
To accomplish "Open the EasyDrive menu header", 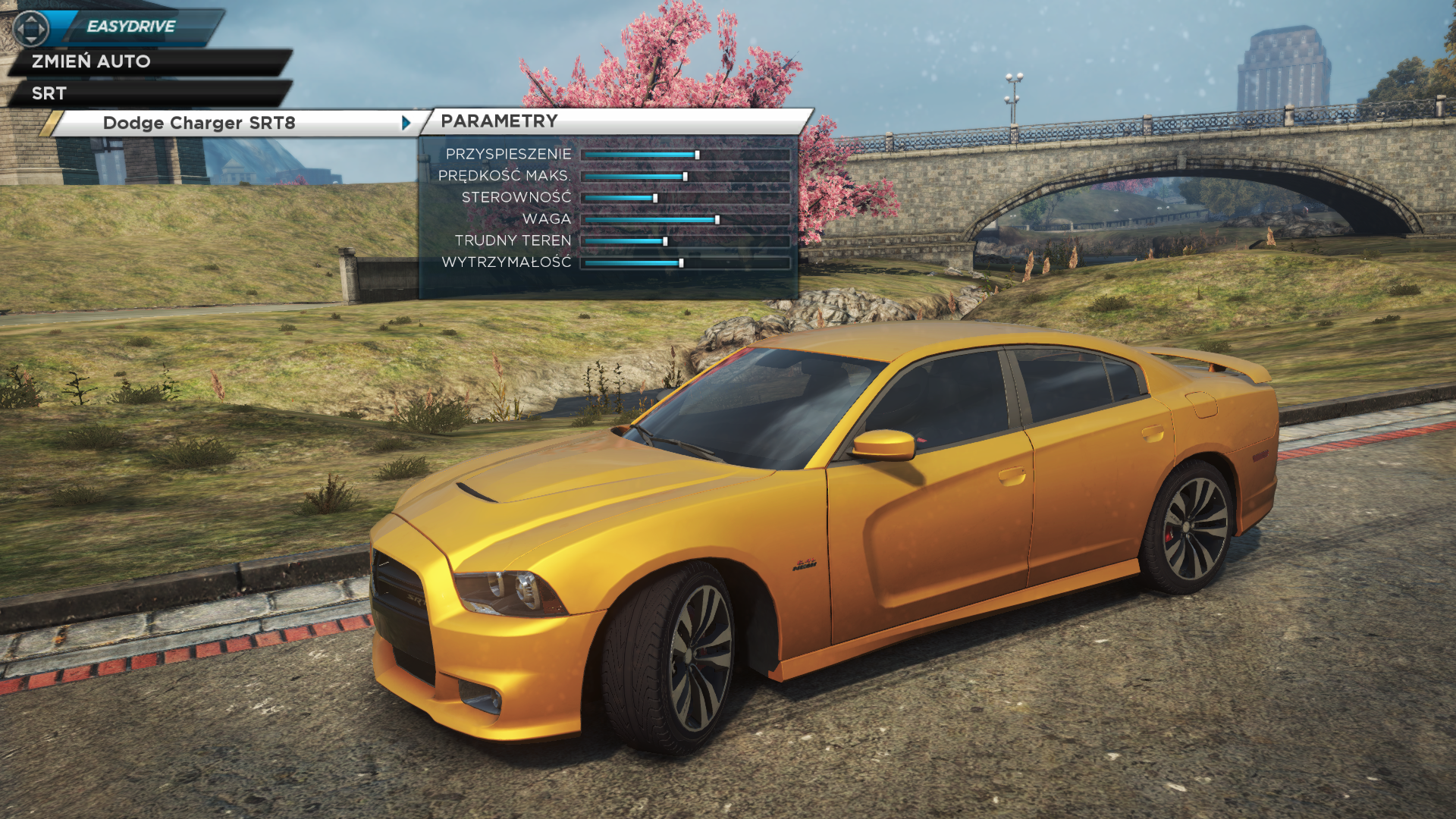I will coord(131,27).
